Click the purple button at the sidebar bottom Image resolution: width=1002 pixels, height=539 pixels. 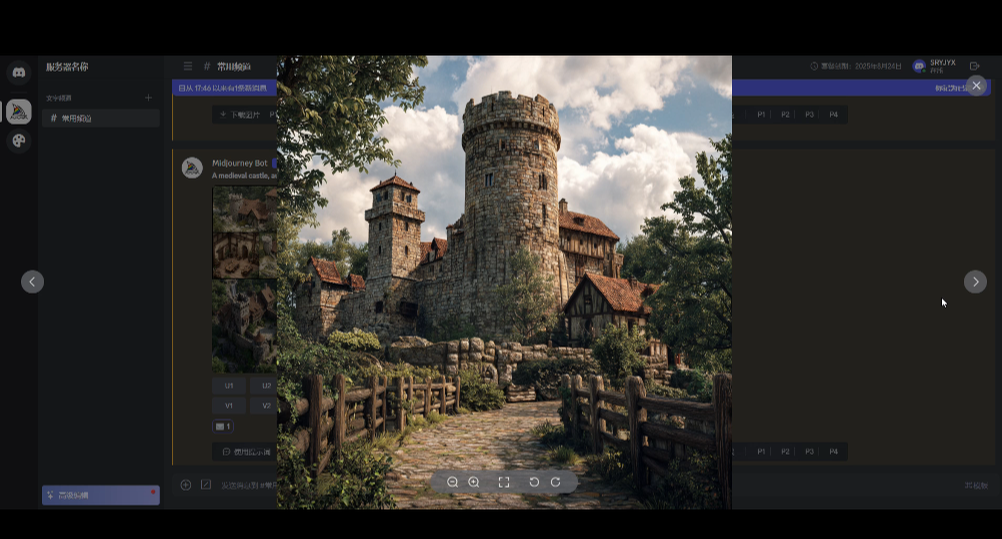point(100,495)
